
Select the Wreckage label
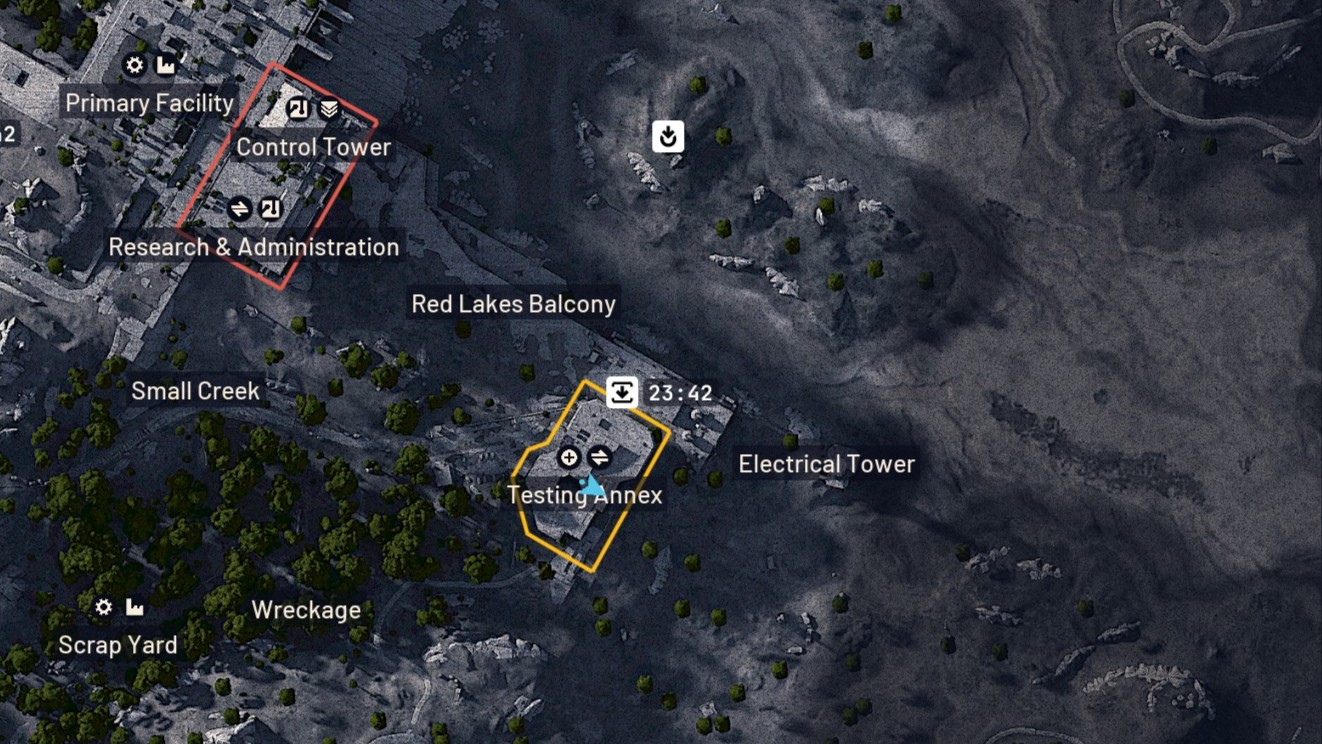click(306, 610)
